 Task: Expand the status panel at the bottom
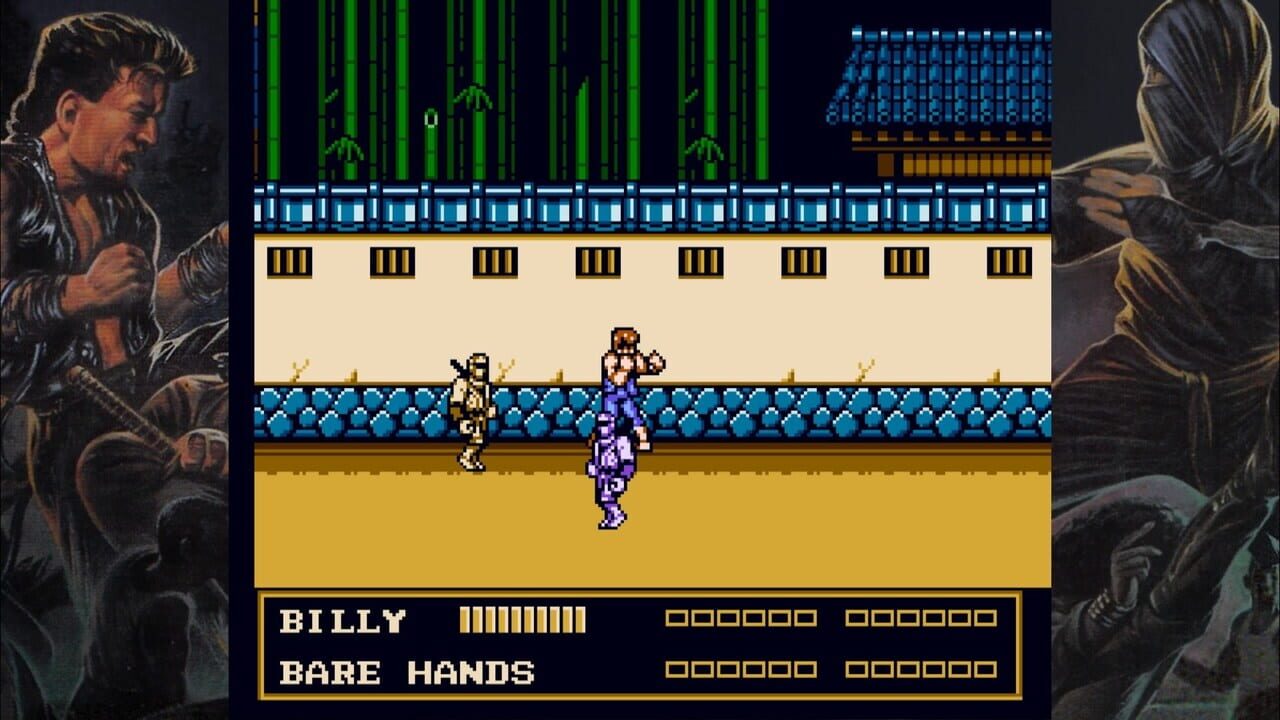640,642
